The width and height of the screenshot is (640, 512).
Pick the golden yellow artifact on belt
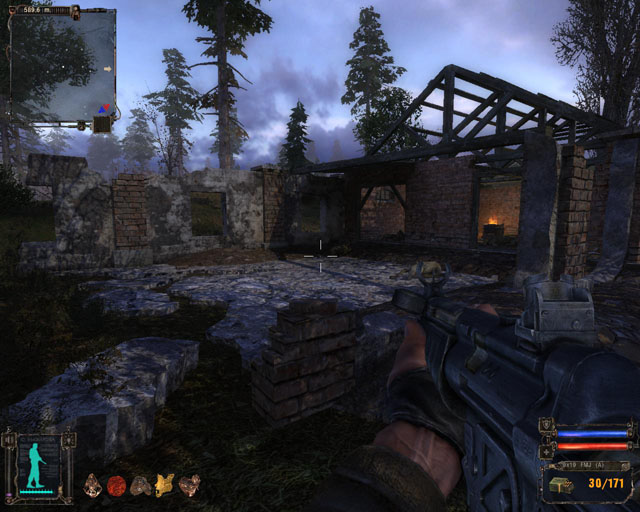(164, 486)
